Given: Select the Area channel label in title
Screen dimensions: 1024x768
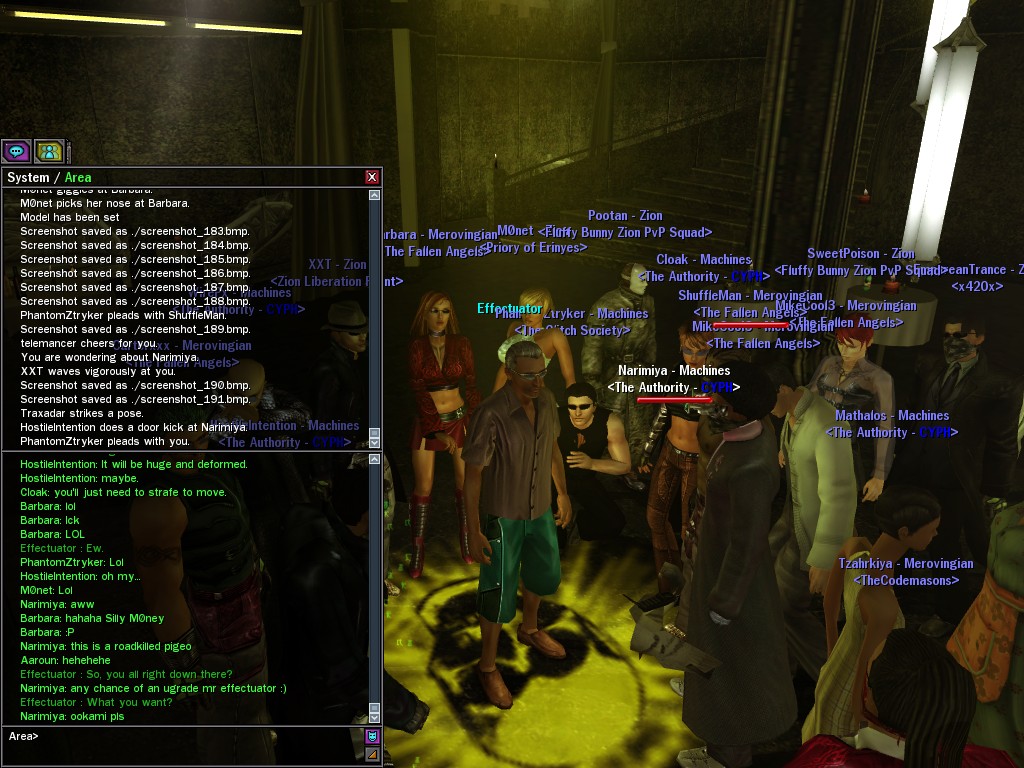Looking at the screenshot, I should (x=78, y=178).
